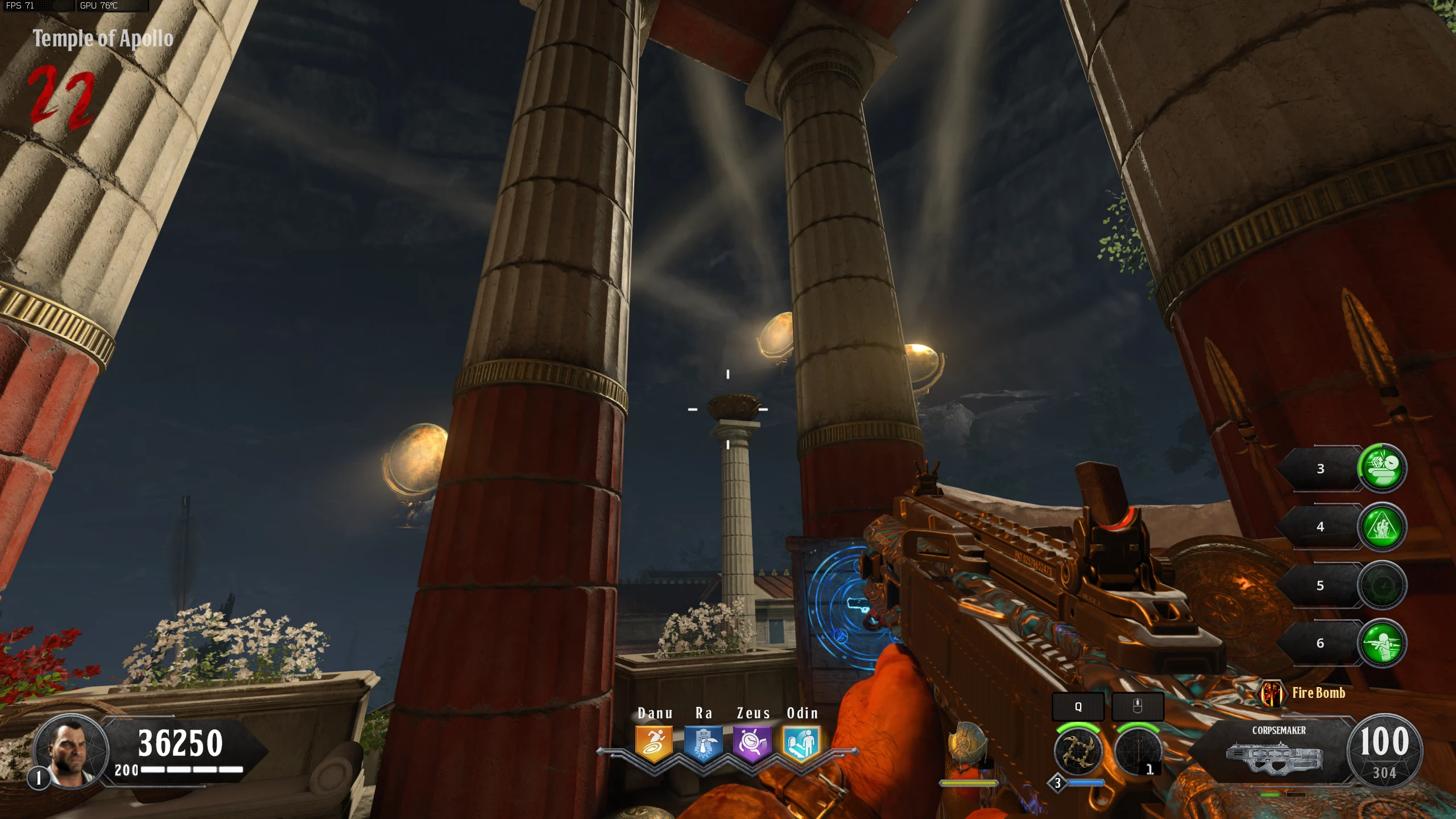This screenshot has width=1456, height=819.
Task: Click the Fire Bomb hexagon icon
Action: pyautogui.click(x=1272, y=693)
